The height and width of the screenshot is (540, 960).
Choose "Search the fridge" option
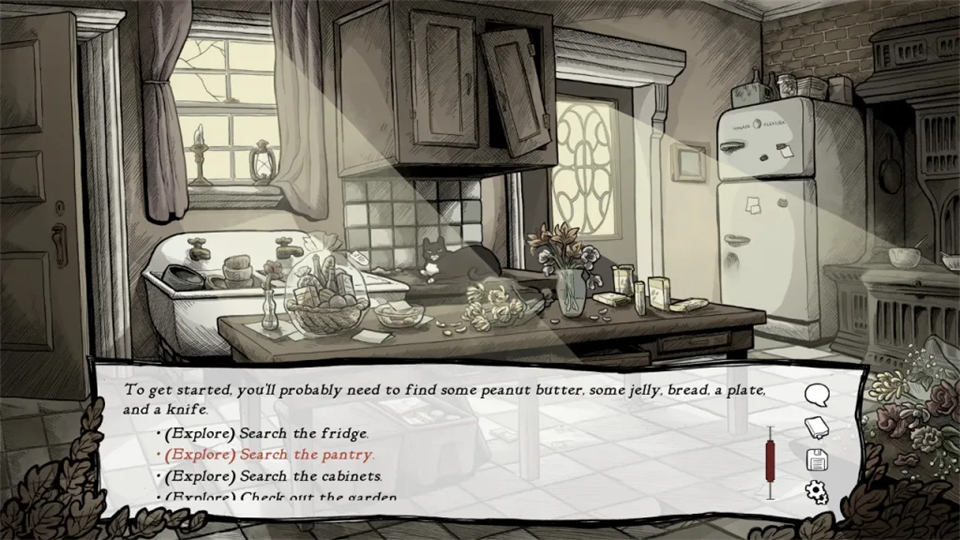coord(267,433)
